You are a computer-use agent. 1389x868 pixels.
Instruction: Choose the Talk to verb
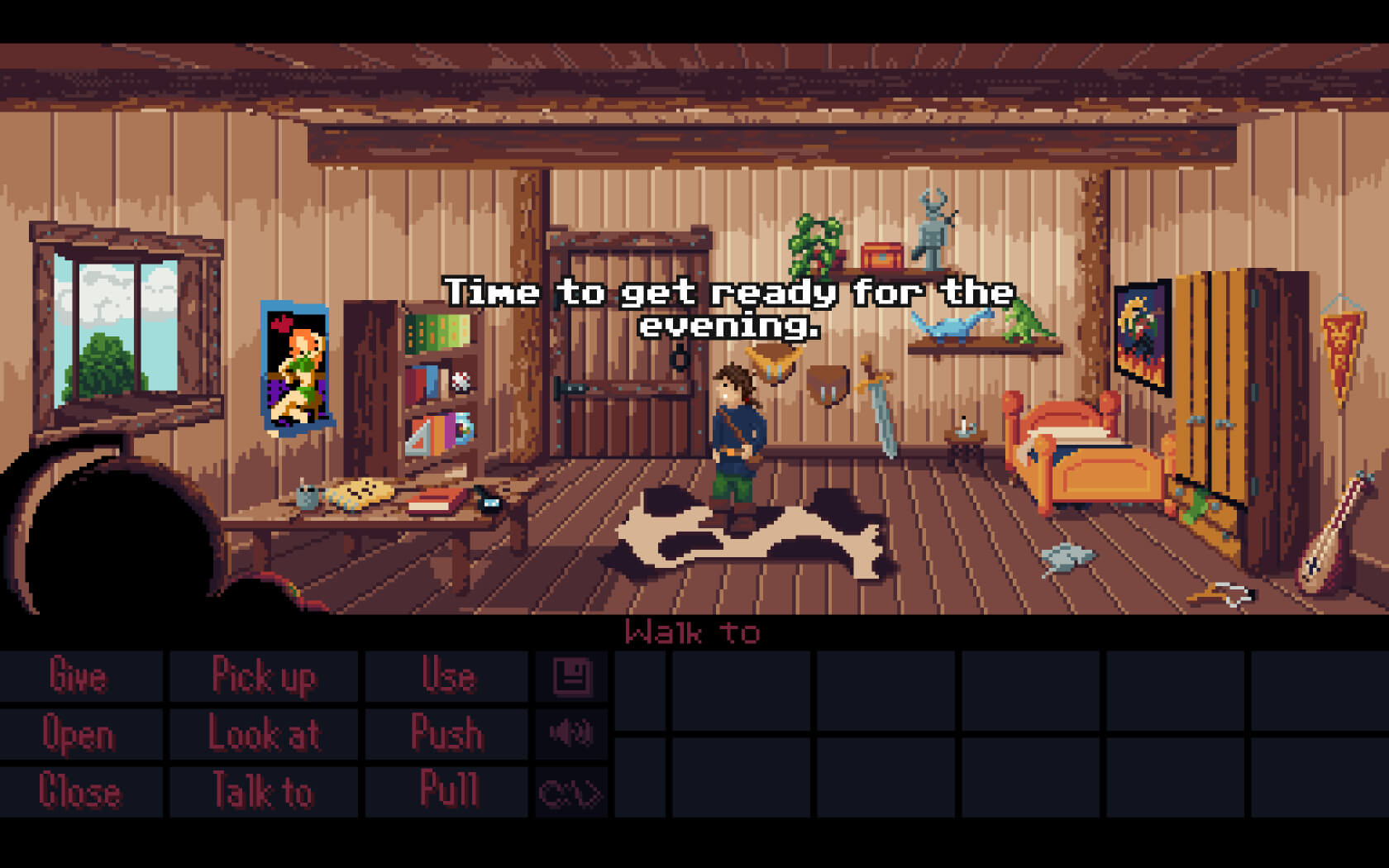(x=264, y=790)
